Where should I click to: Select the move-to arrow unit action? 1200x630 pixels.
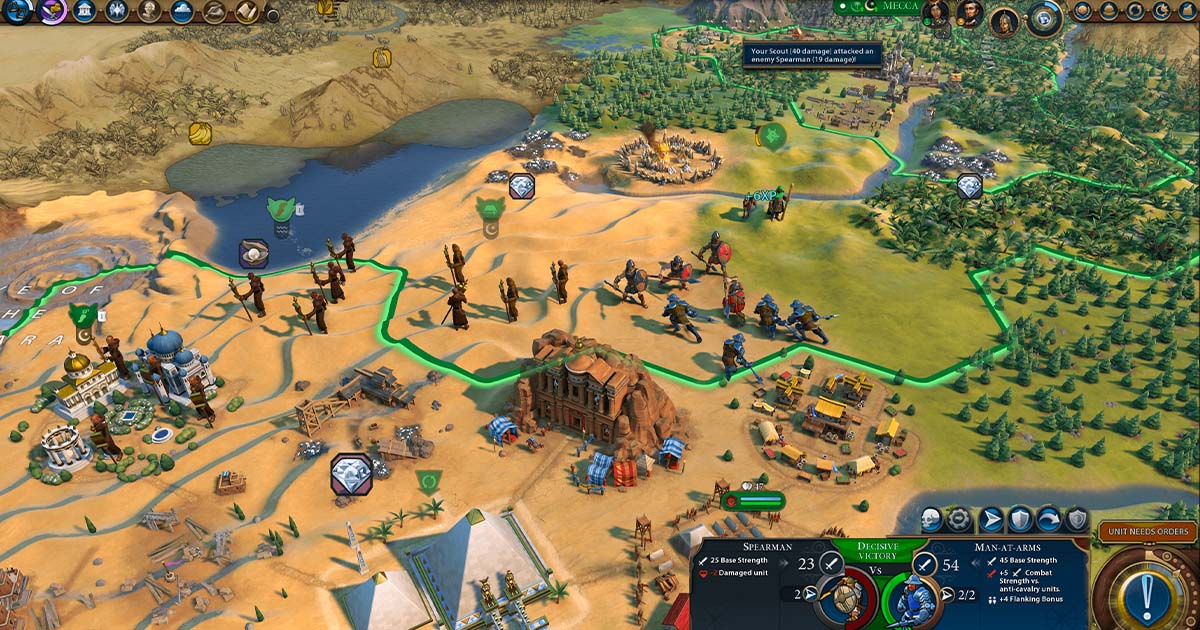coord(991,519)
